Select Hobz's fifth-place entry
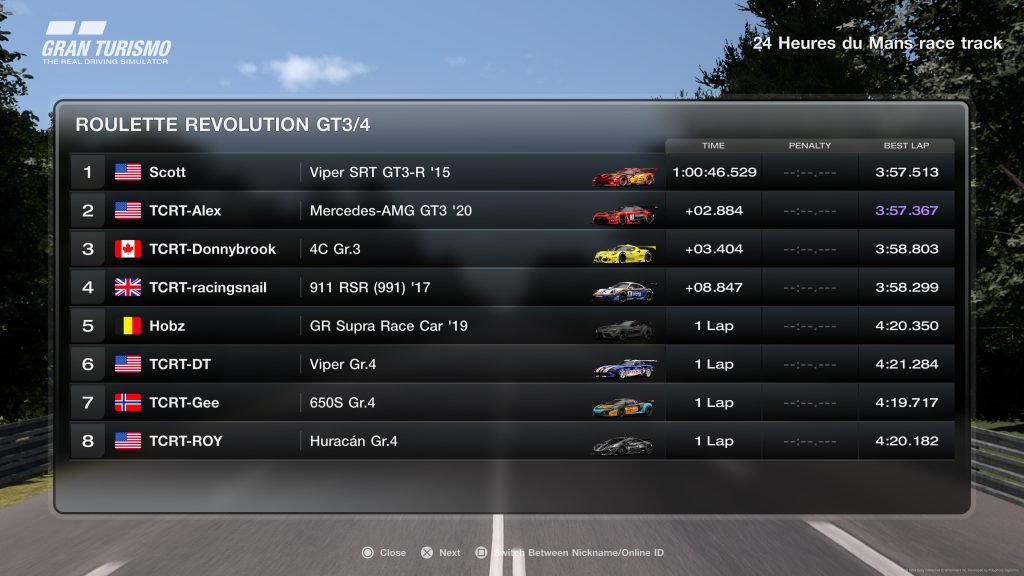 pyautogui.click(x=511, y=326)
